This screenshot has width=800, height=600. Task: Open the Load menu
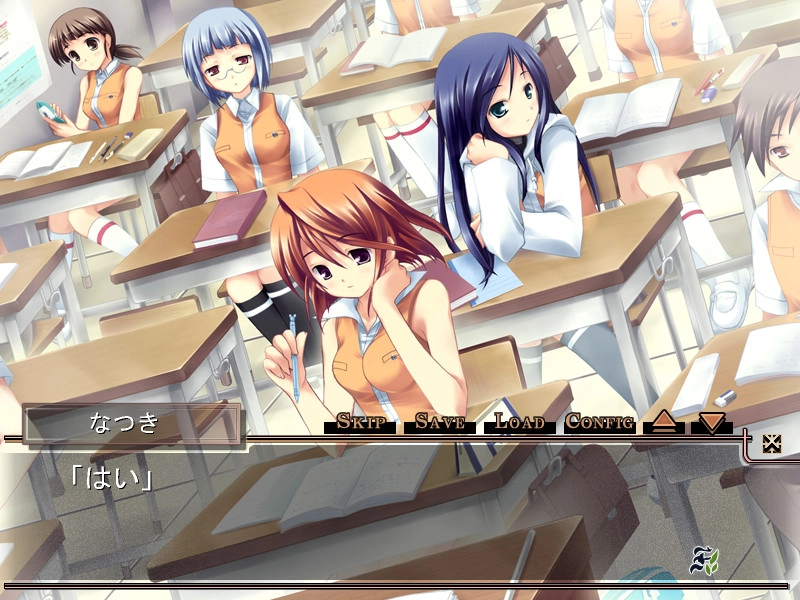coord(519,421)
